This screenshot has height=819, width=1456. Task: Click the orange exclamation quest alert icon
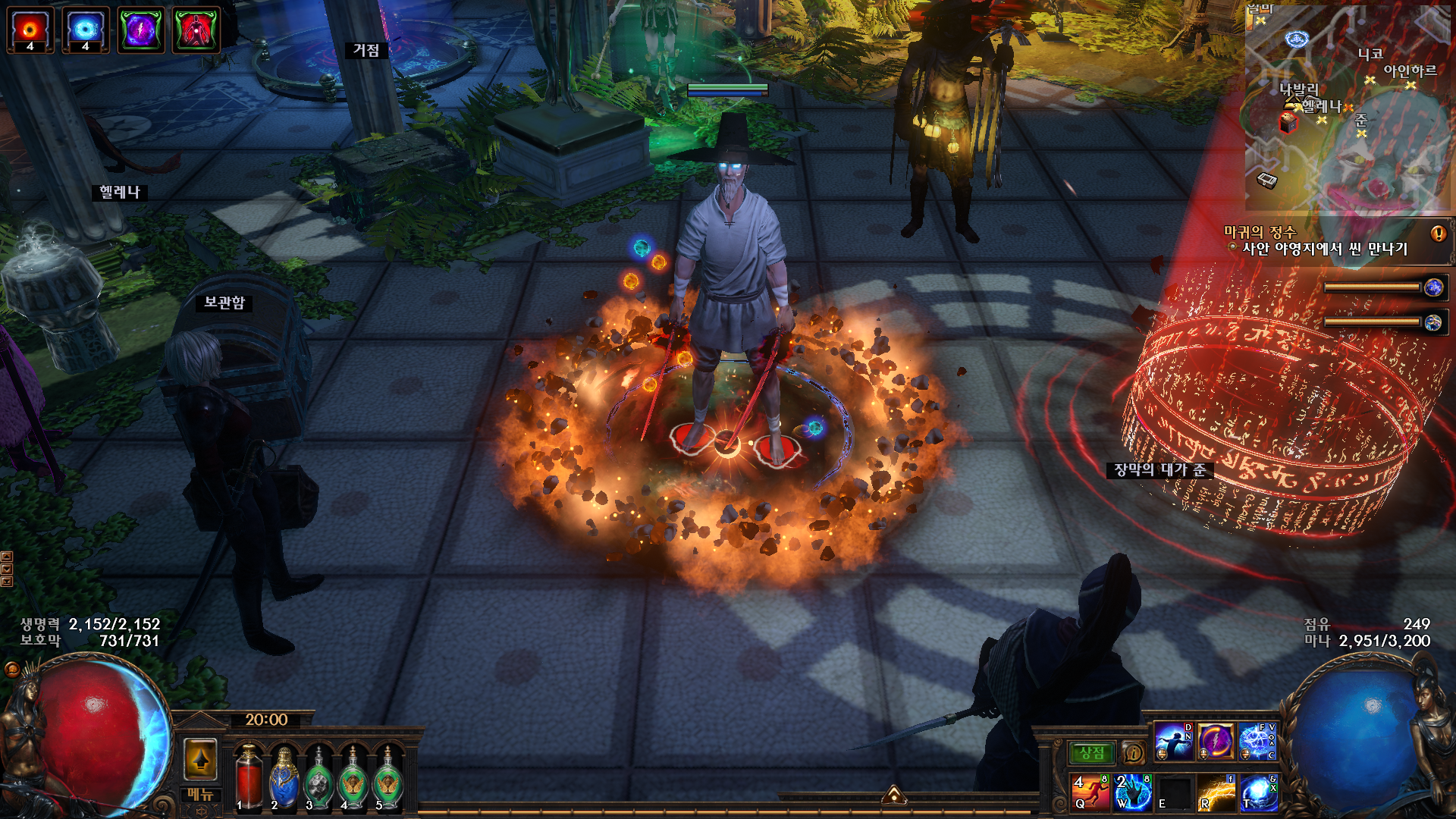pos(1438,234)
